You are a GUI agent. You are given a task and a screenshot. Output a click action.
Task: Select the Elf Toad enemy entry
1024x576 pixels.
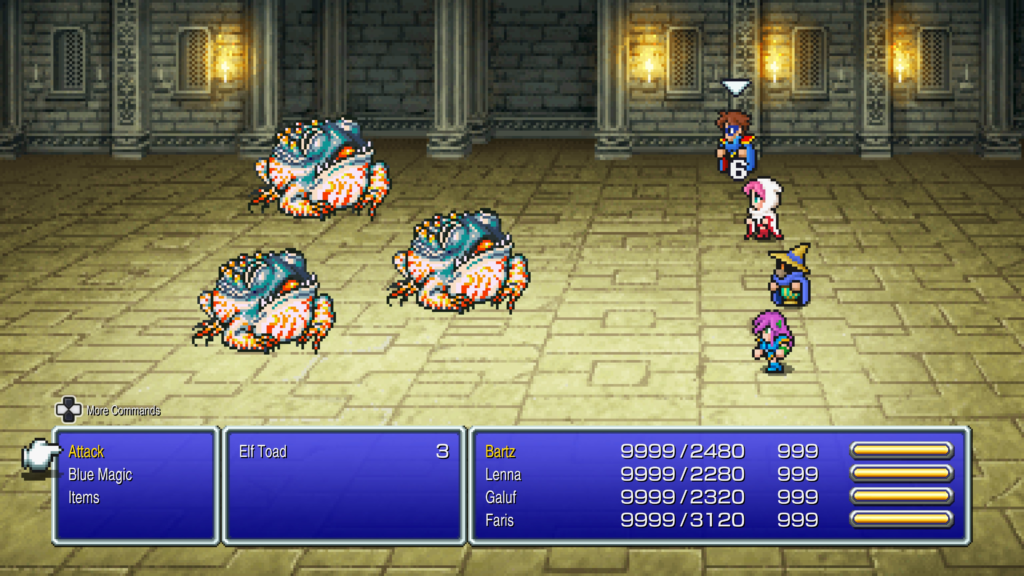click(x=263, y=452)
